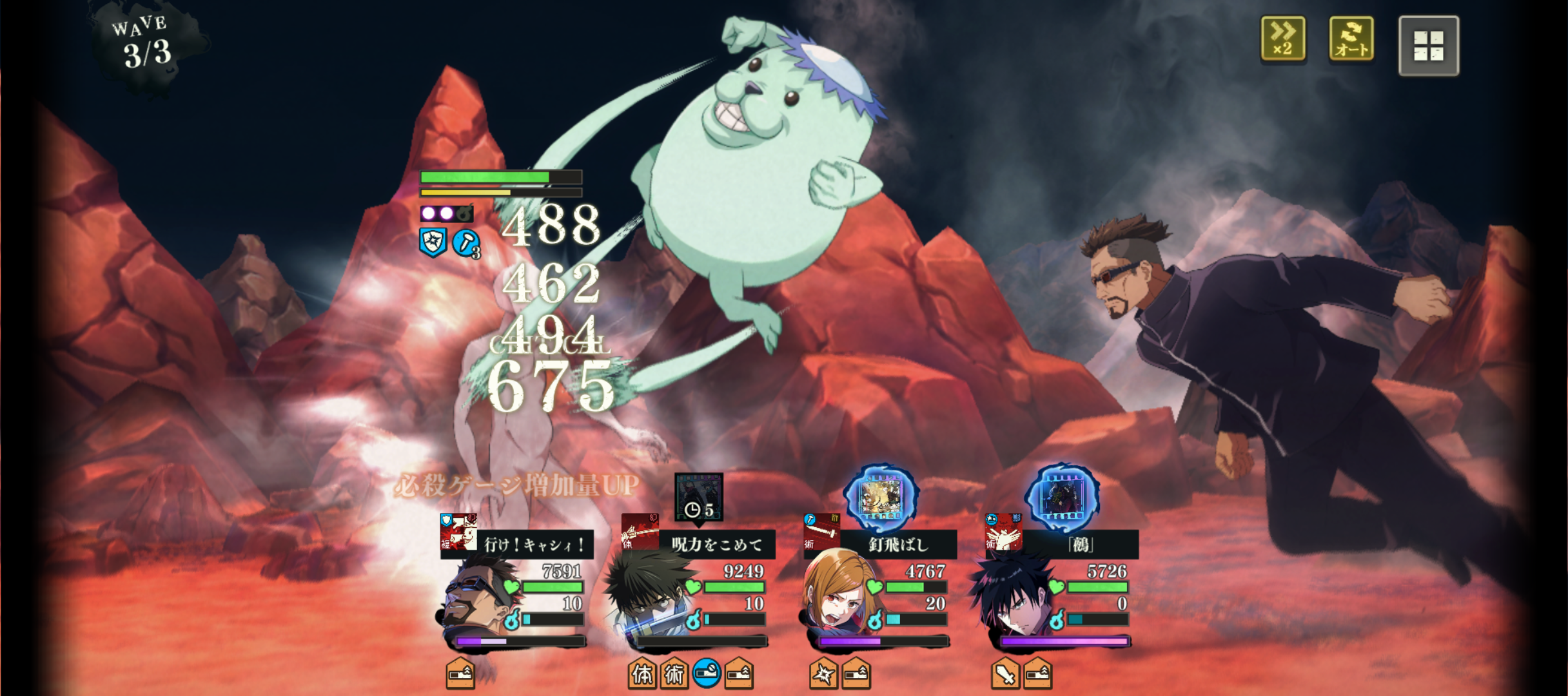
Task: Toggle the オート auto-battle button
Action: [x=1351, y=40]
